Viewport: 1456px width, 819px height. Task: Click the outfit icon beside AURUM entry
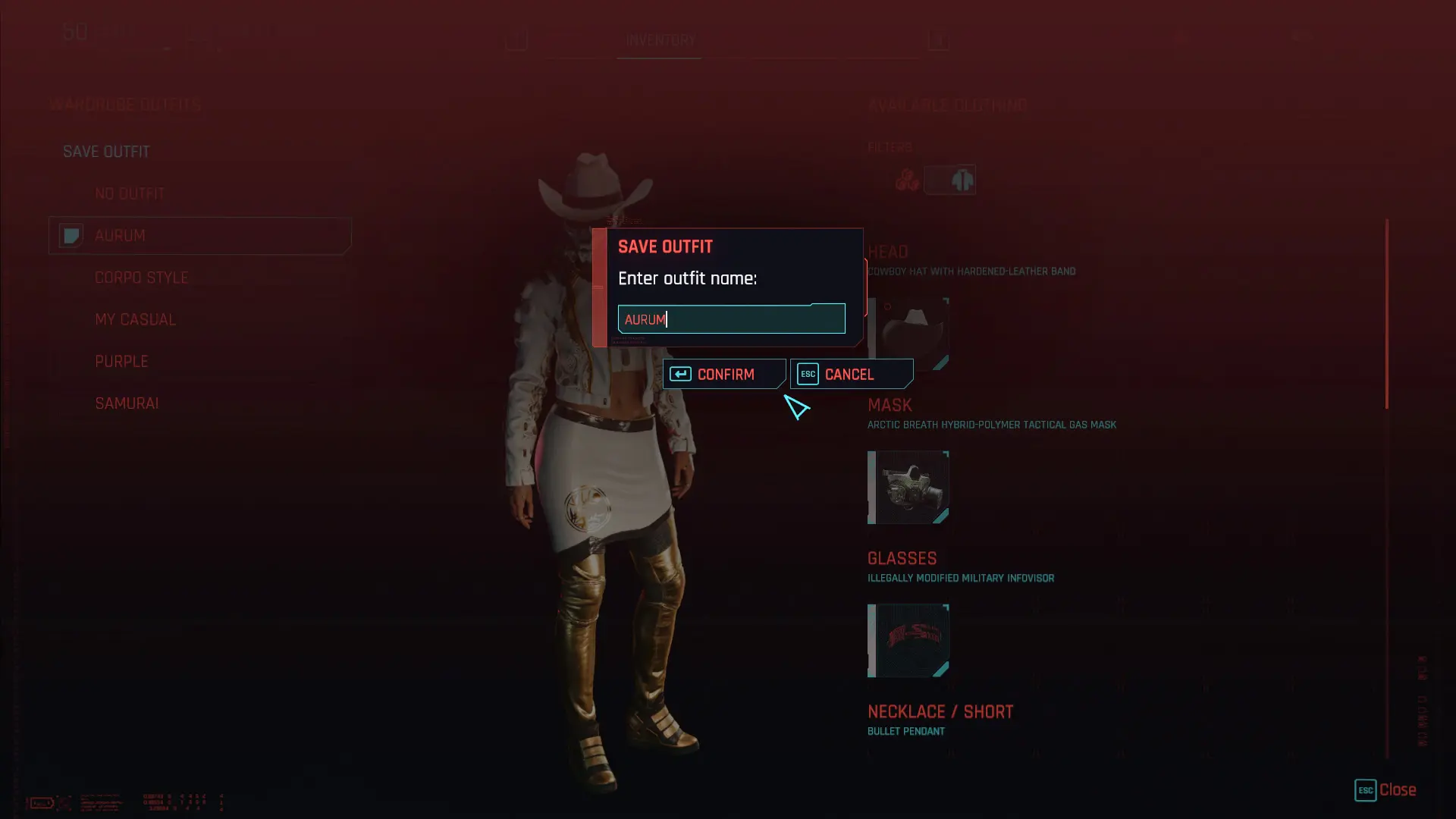(71, 236)
